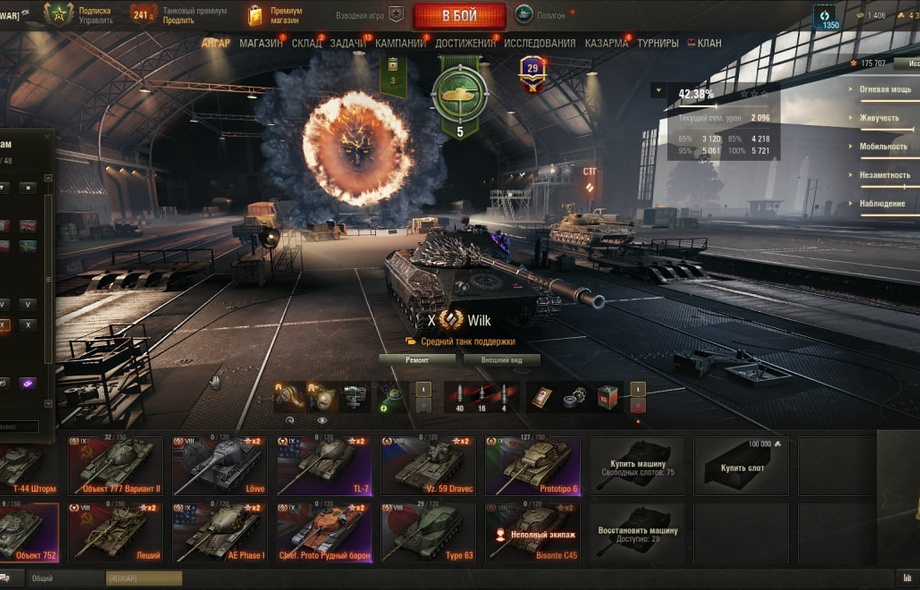The image size is (920, 590).
Task: Open the ЗАДАЧИ tab
Action: [x=347, y=44]
